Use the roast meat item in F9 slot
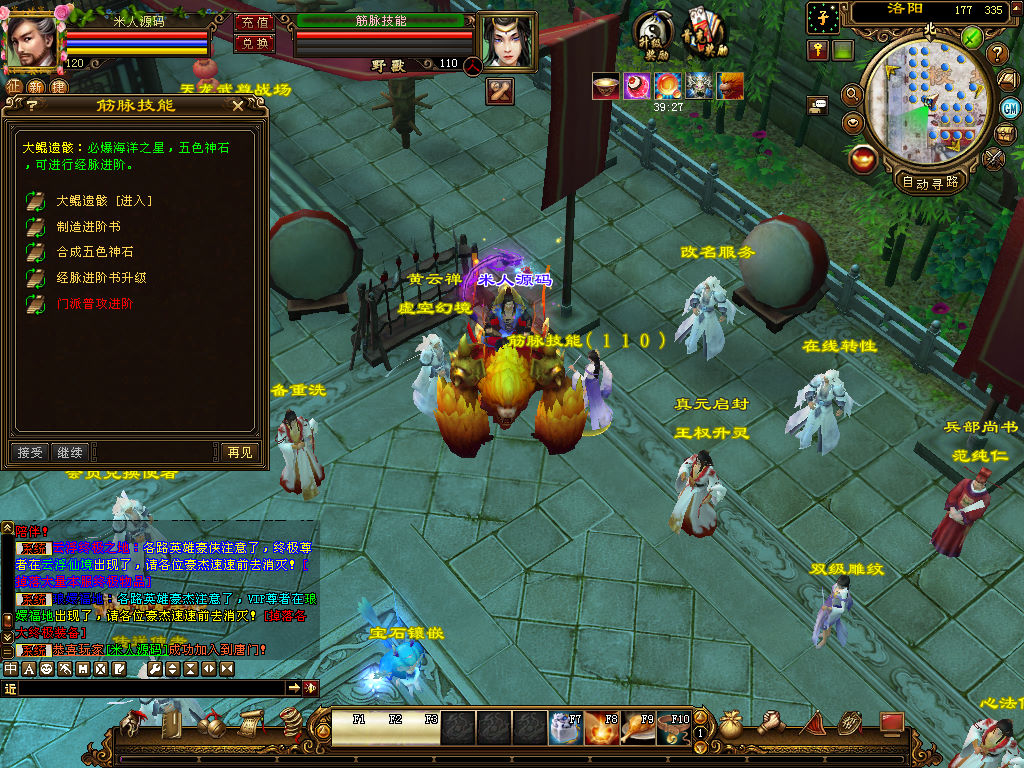Image resolution: width=1024 pixels, height=768 pixels. point(636,727)
